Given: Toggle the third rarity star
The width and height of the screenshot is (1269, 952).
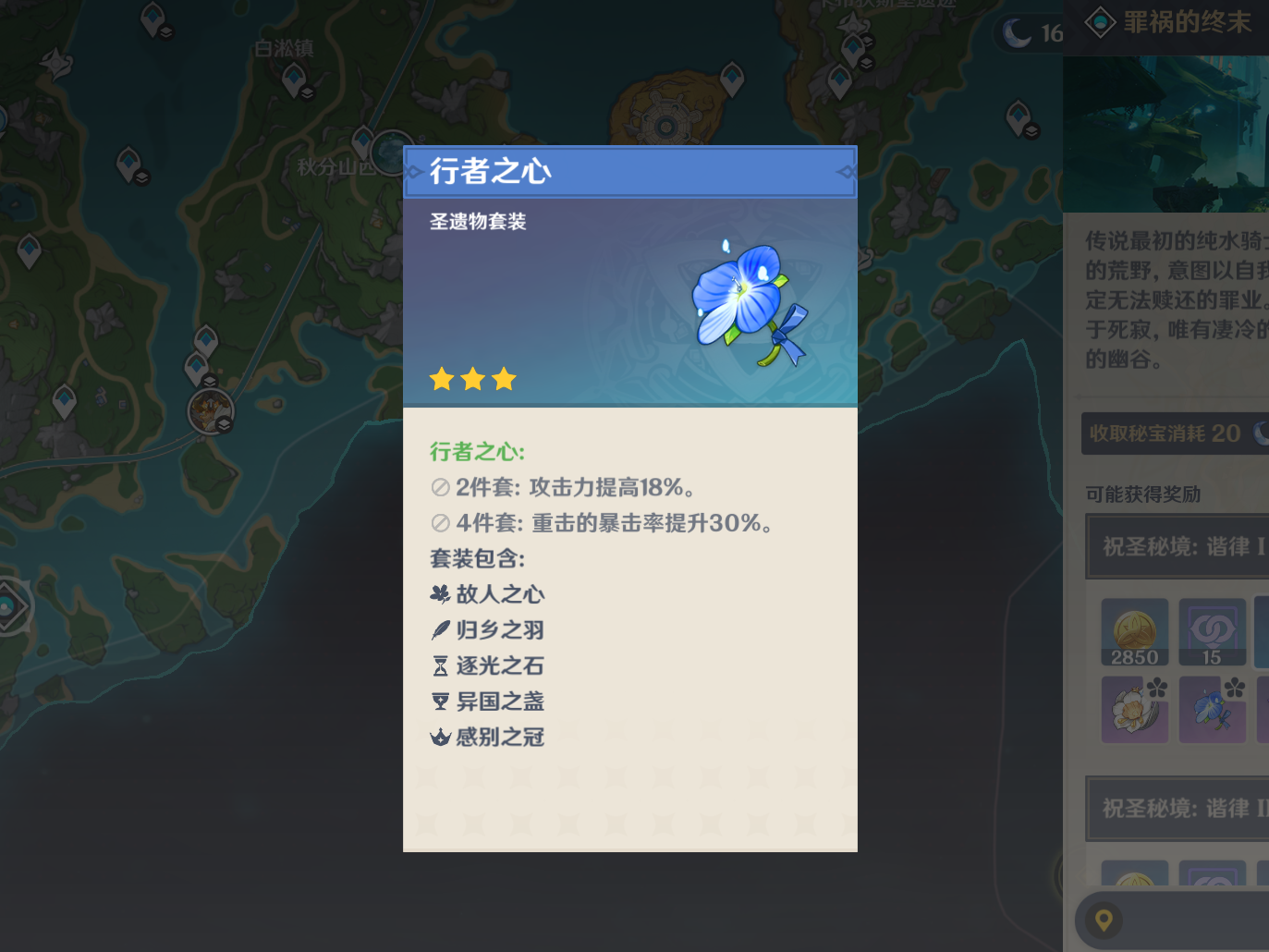Looking at the screenshot, I should click(504, 378).
